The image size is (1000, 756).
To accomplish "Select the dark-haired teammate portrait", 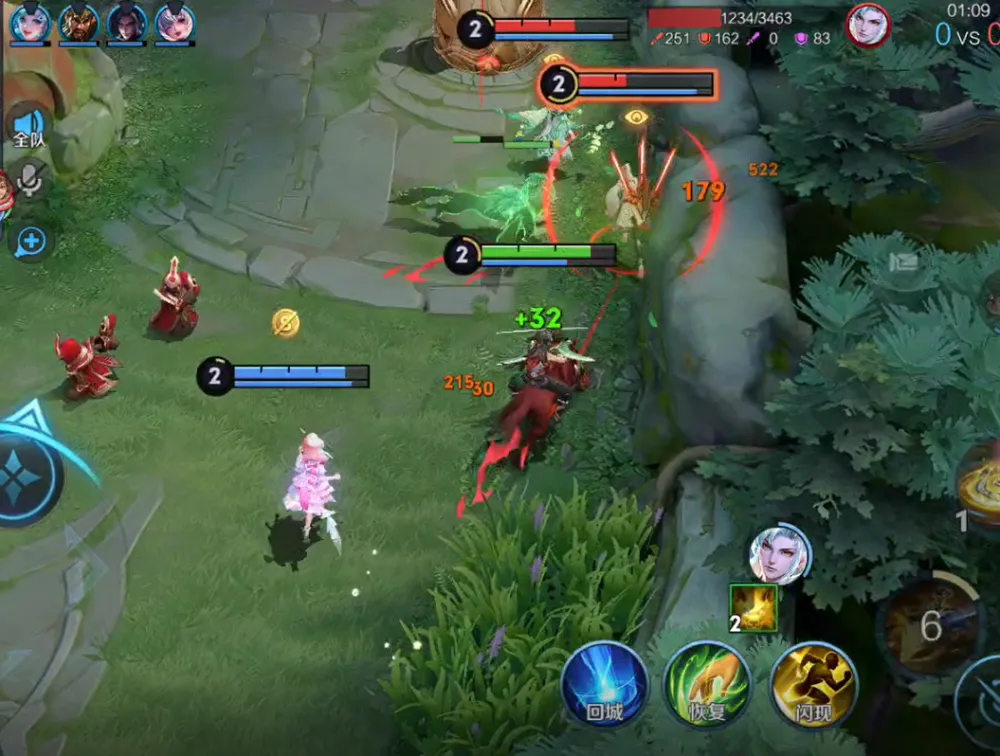I will tap(127, 22).
